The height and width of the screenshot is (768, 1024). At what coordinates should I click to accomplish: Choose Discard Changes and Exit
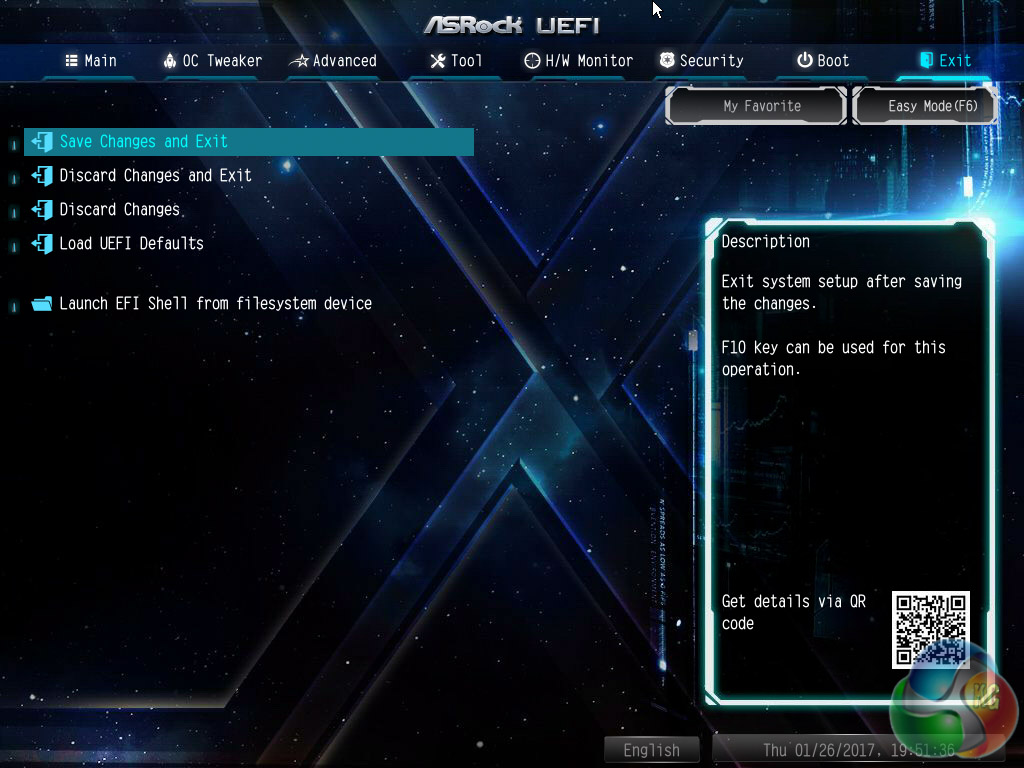click(x=155, y=175)
